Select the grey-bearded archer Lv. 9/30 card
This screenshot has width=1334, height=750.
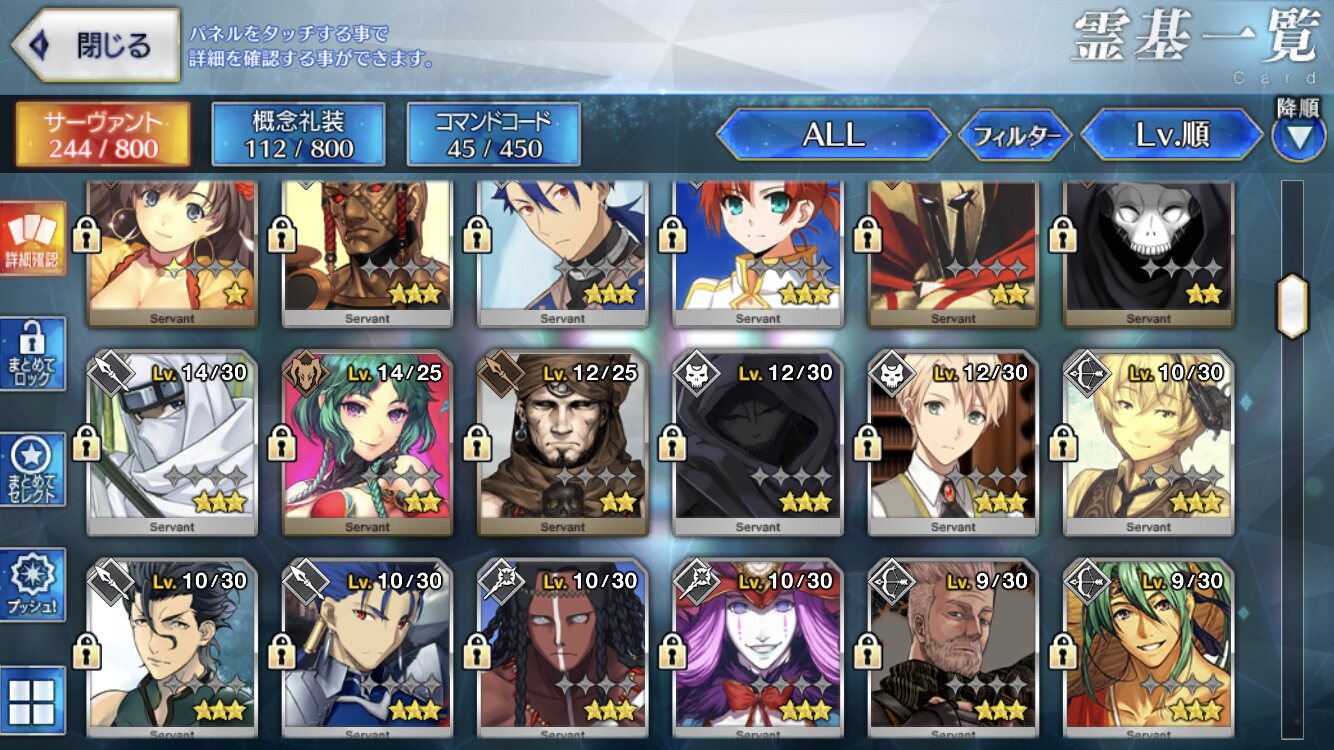(953, 652)
